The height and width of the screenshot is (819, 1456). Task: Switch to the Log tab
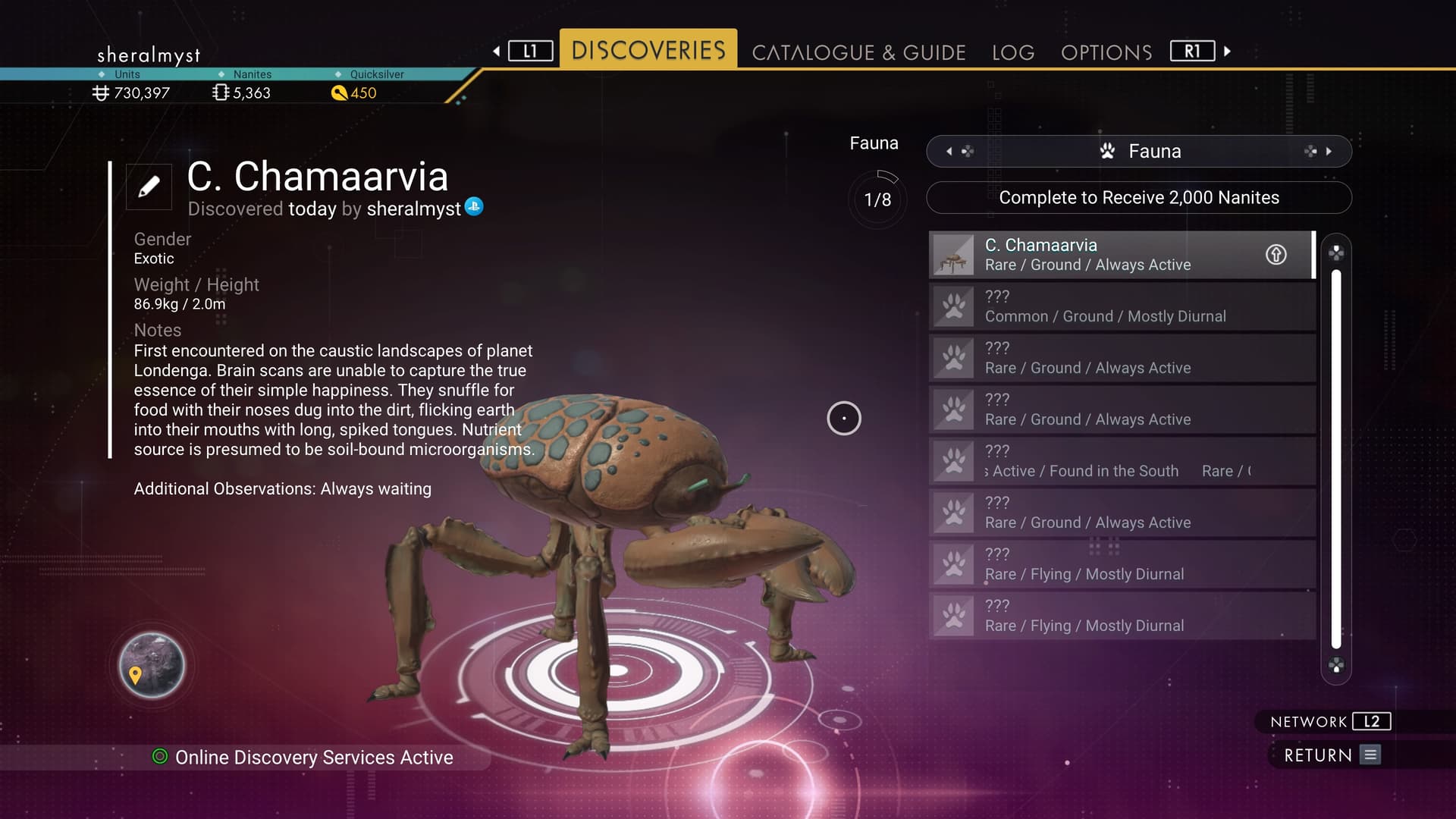click(x=1012, y=52)
